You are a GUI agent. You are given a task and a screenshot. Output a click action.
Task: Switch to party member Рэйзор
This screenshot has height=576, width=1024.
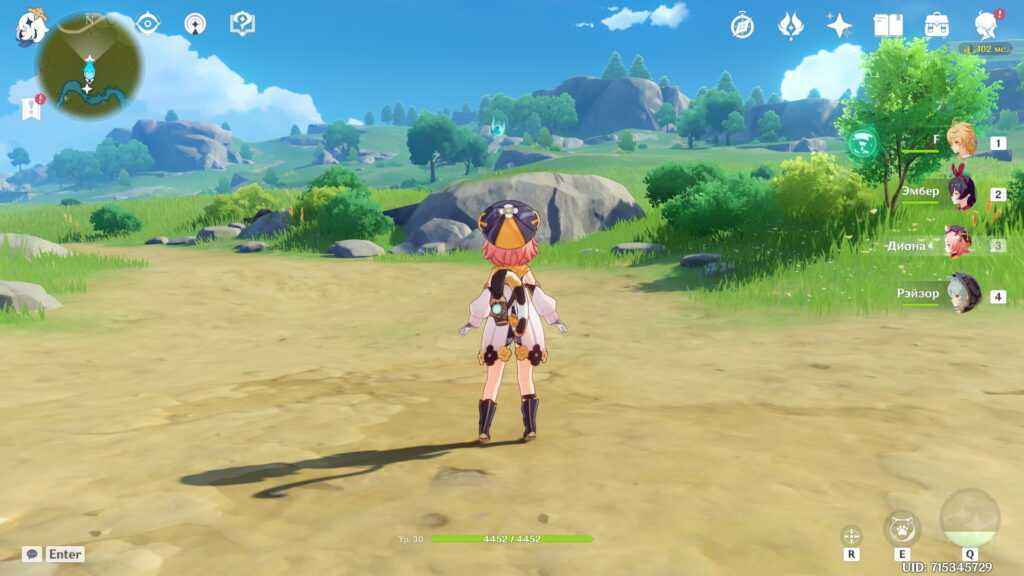[x=964, y=295]
